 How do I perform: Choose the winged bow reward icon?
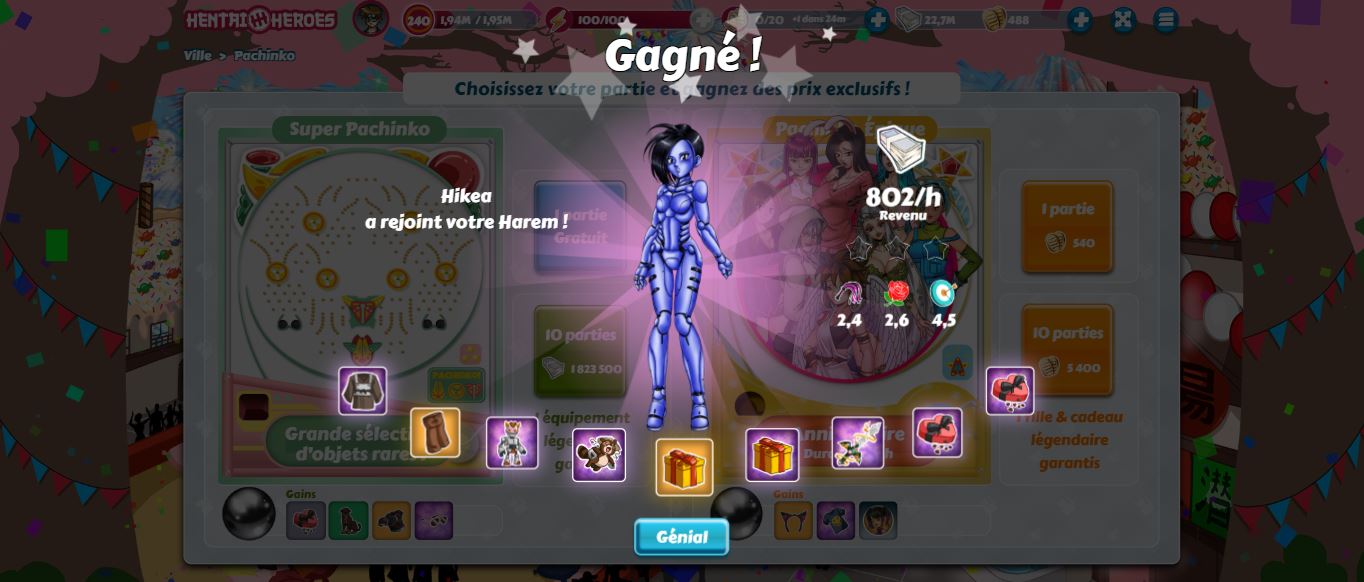(857, 443)
